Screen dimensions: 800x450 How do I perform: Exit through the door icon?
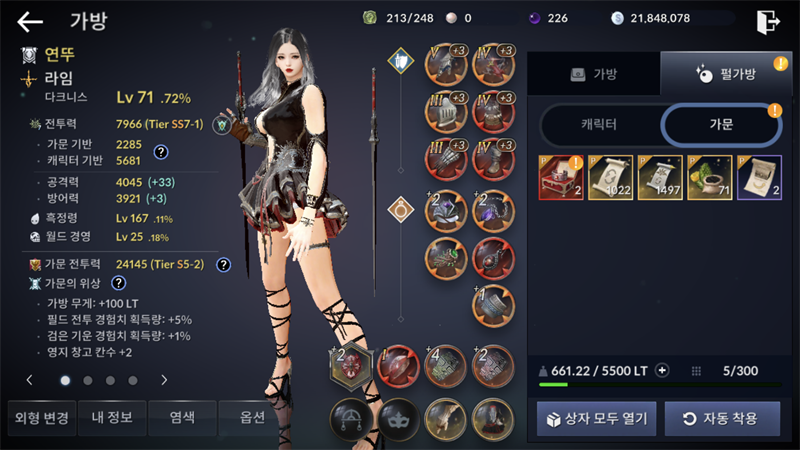(x=767, y=21)
